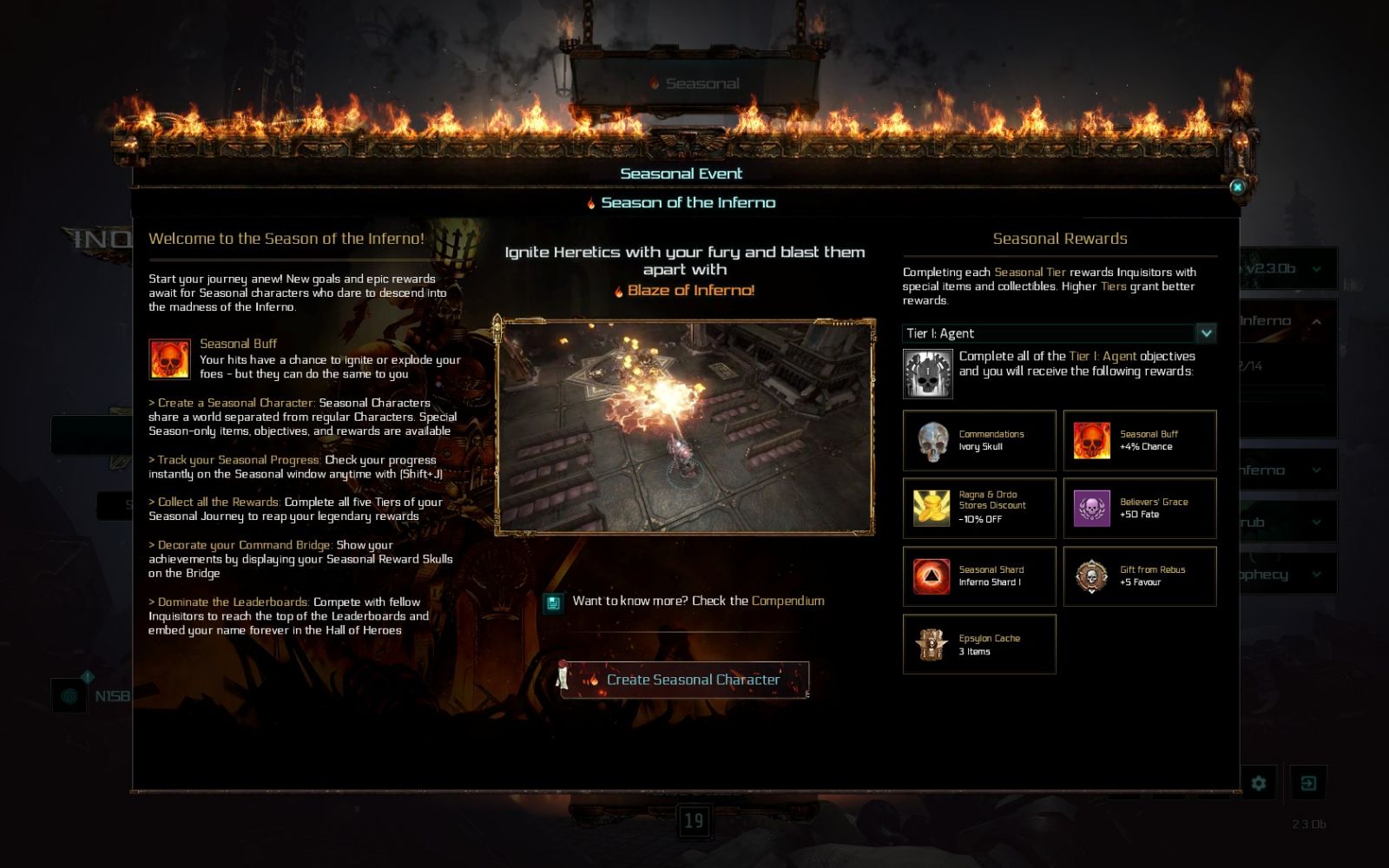Select the Gift from Rebus reward
1389x868 pixels.
[1140, 575]
